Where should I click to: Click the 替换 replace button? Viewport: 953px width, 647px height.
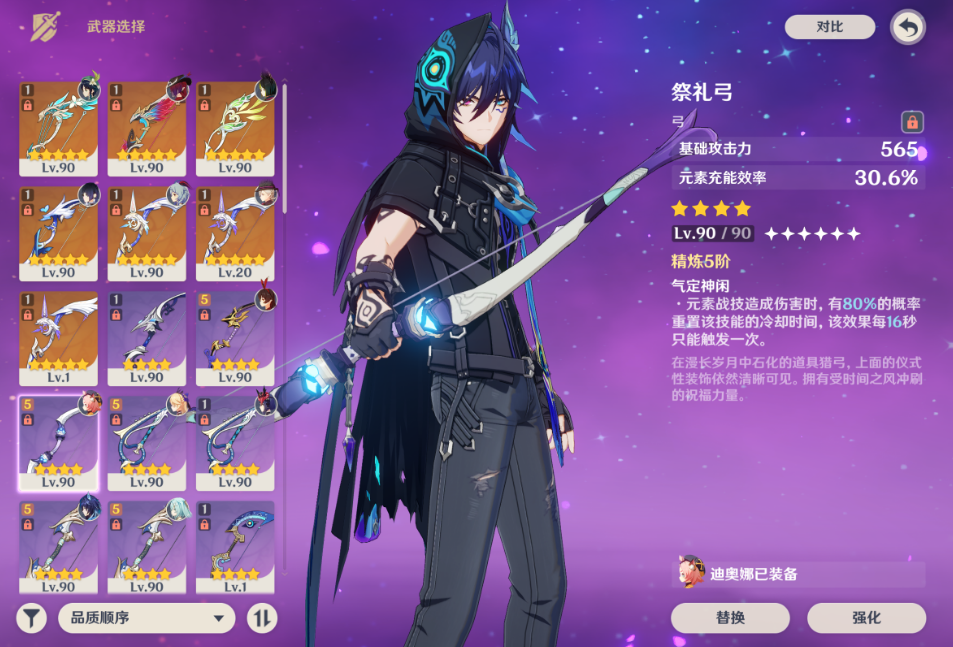(730, 617)
